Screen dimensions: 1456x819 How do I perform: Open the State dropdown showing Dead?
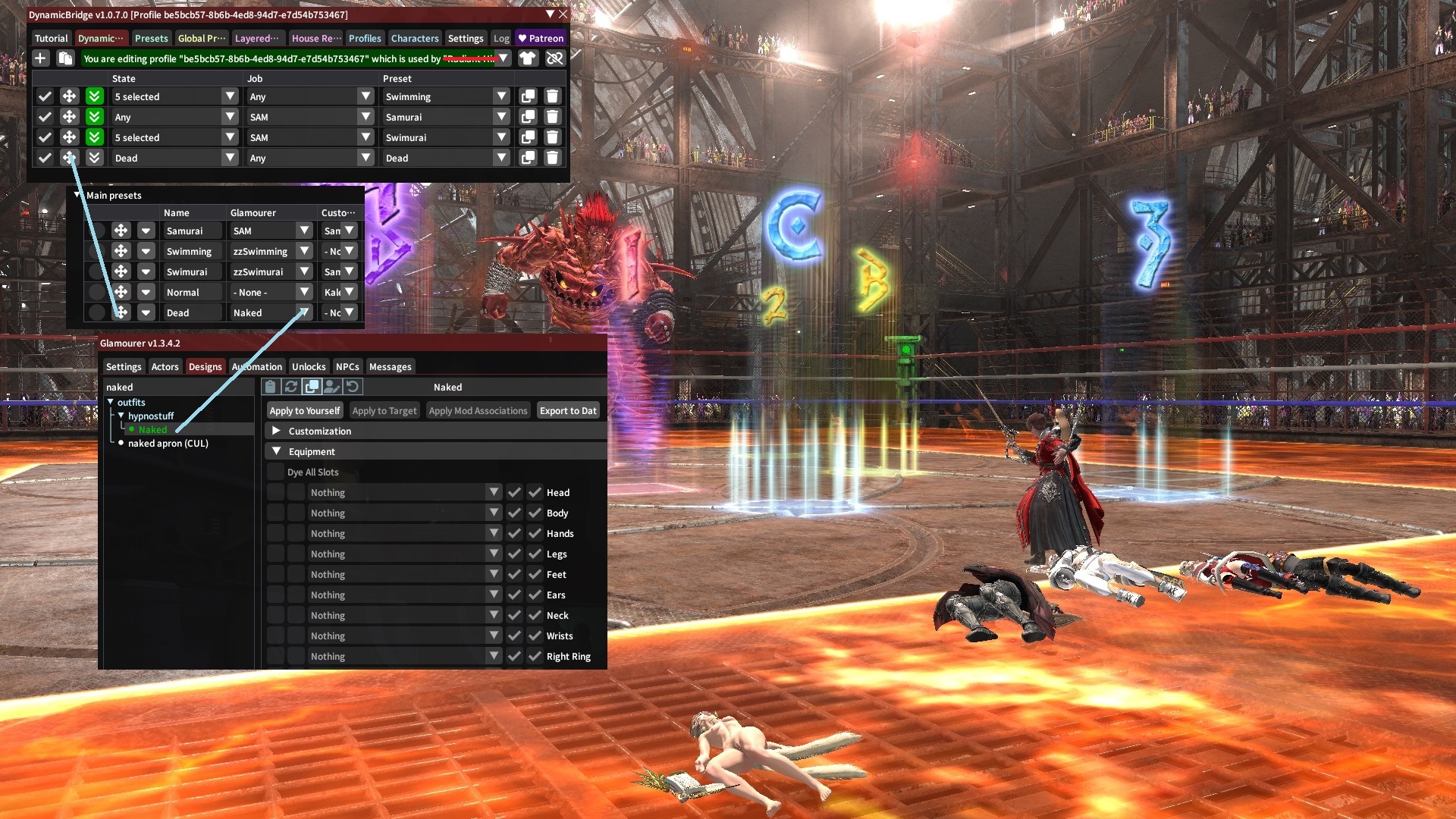pyautogui.click(x=230, y=158)
